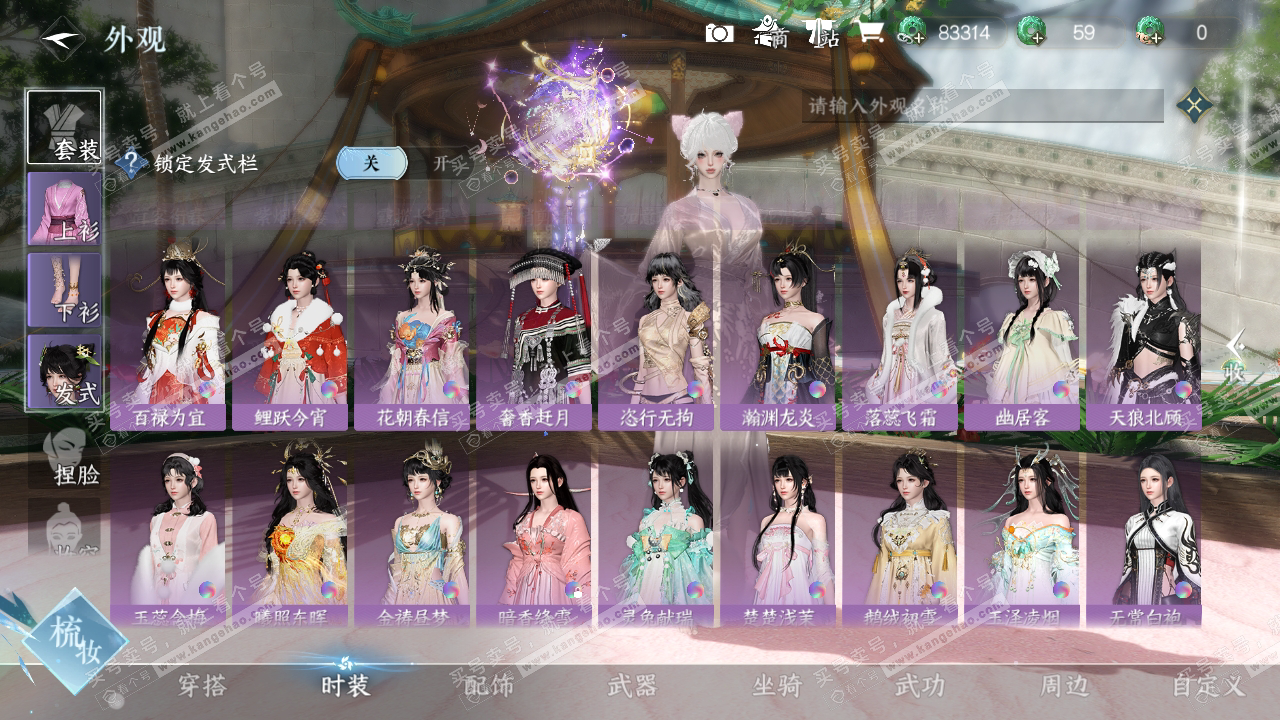Collapse the outfit panel with 收 arrow
This screenshot has width=1280, height=720.
click(1236, 357)
